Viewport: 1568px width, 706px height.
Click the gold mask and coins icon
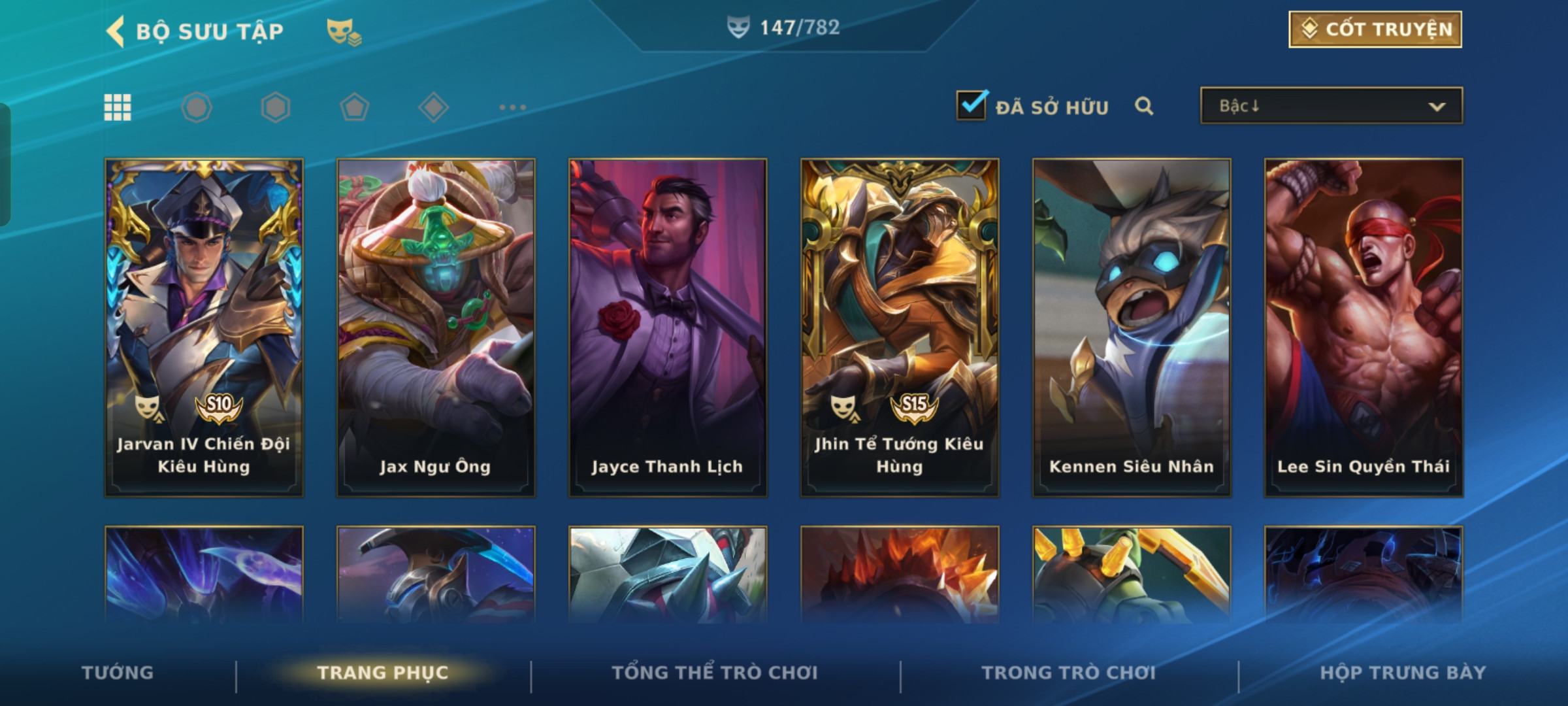pyautogui.click(x=344, y=31)
